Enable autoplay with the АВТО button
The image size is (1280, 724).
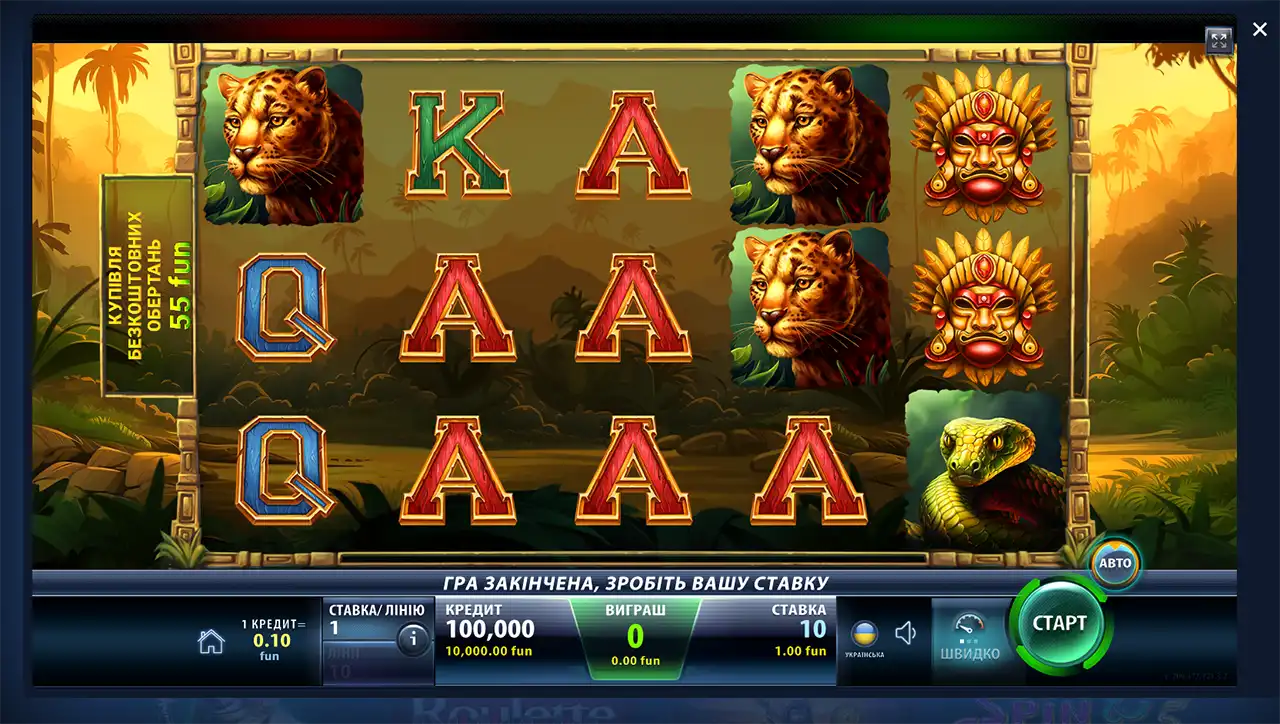point(1115,563)
